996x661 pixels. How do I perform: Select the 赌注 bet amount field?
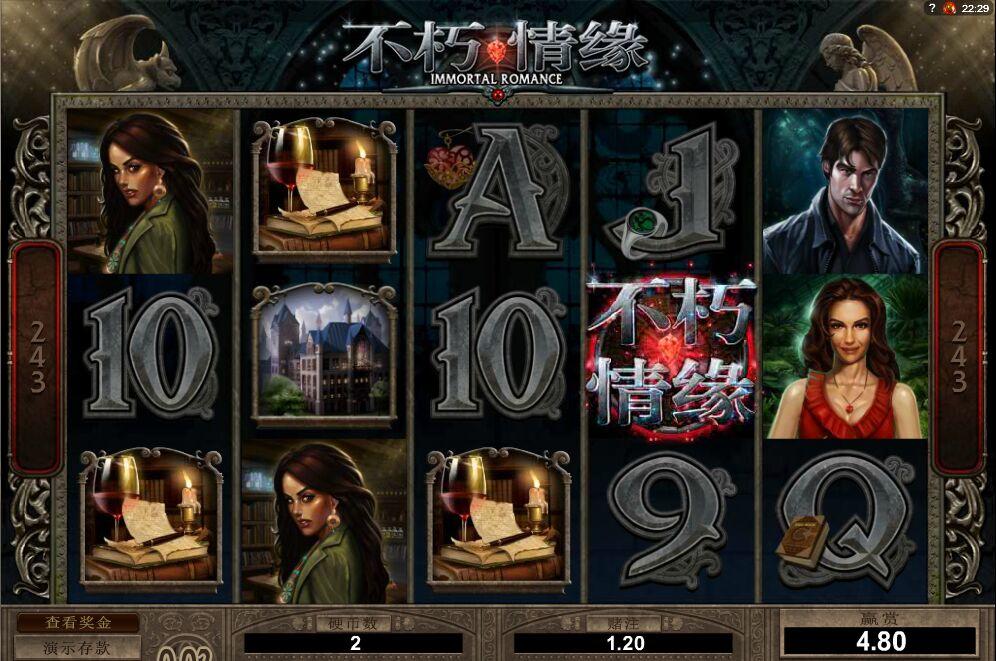[624, 644]
